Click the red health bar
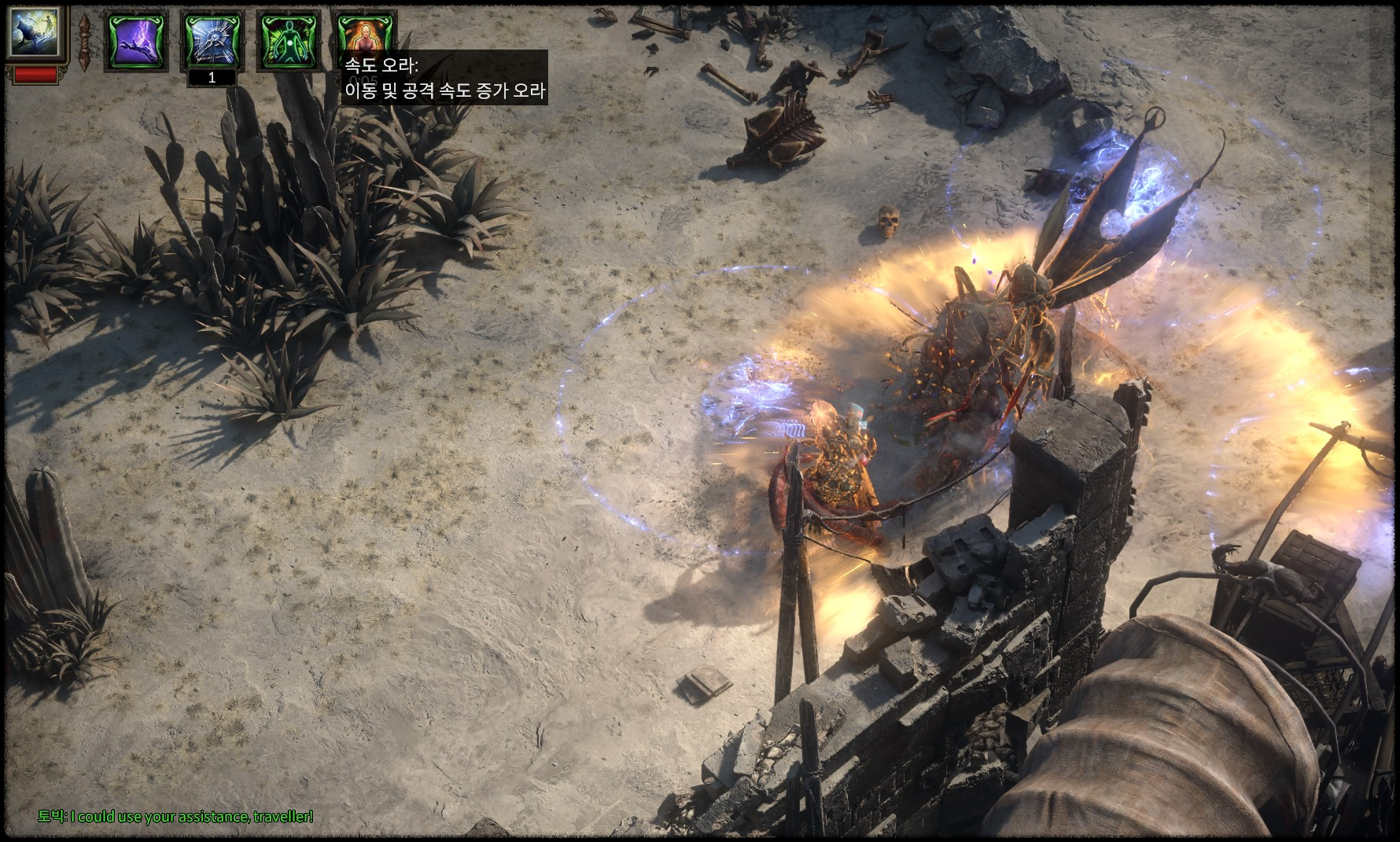1400x842 pixels. click(35, 75)
